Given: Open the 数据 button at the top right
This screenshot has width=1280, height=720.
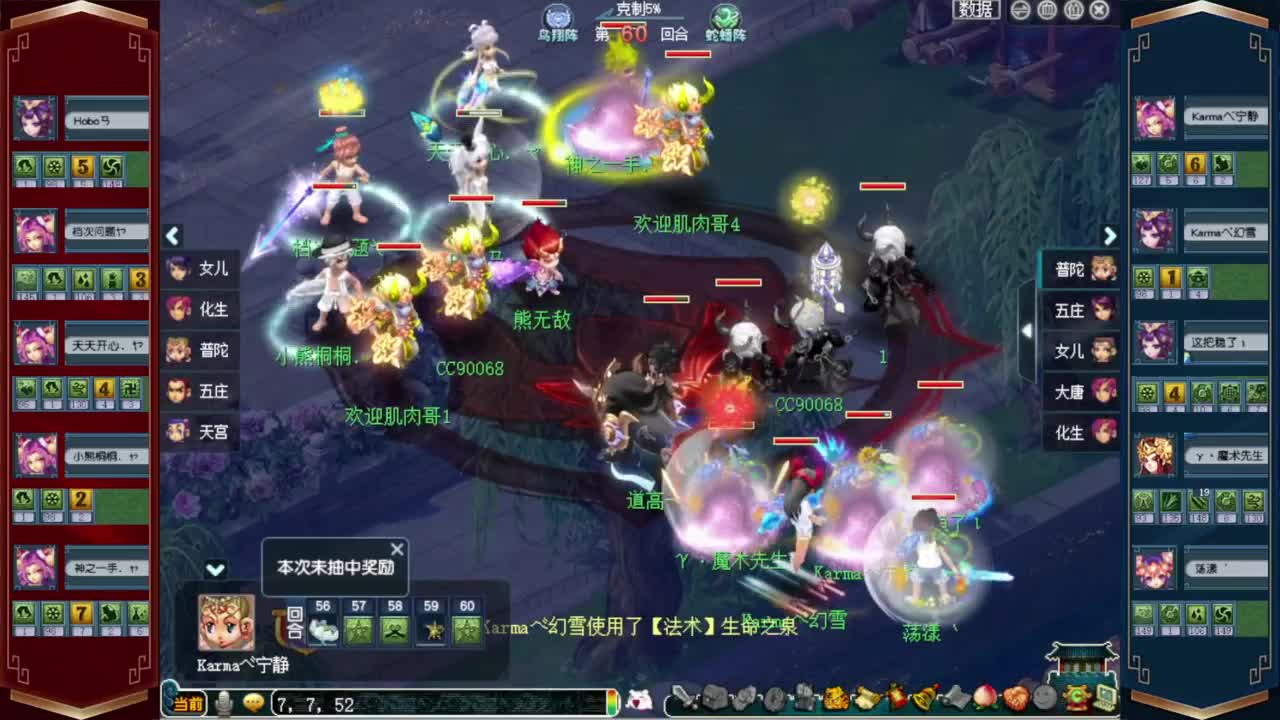Looking at the screenshot, I should [978, 10].
